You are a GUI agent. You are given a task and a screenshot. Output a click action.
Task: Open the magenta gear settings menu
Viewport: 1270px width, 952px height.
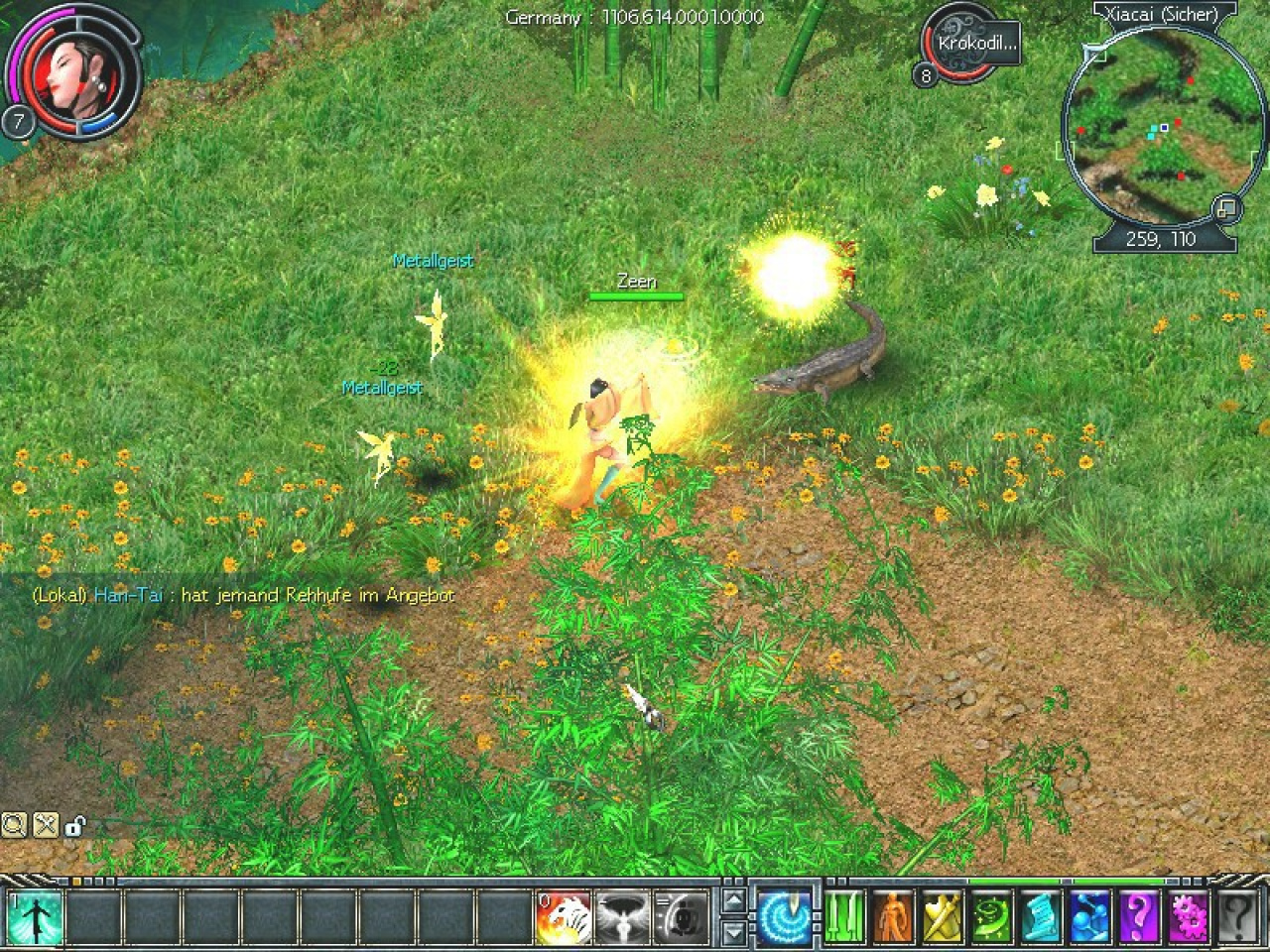1187,916
